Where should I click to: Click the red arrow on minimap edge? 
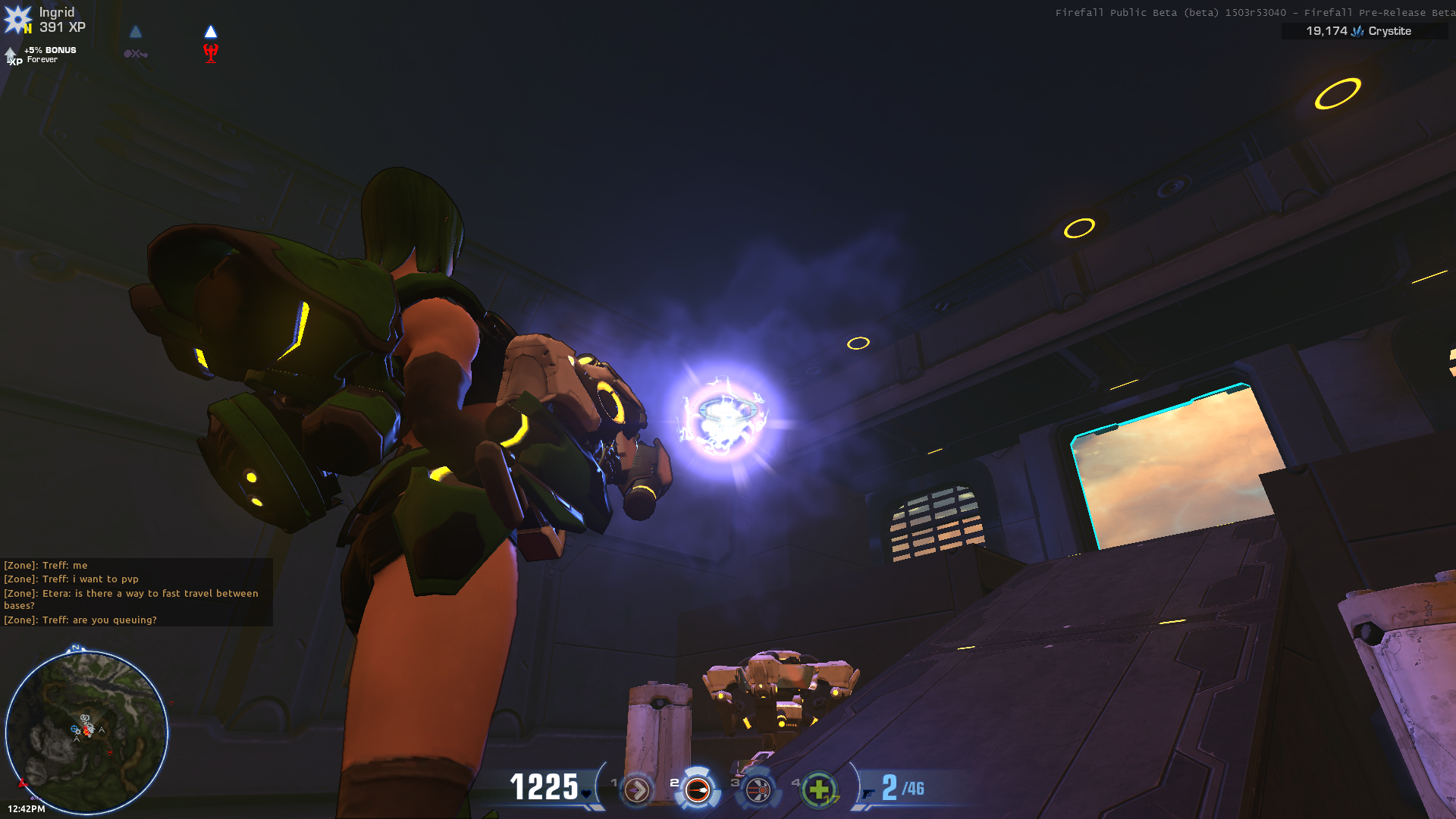pyautogui.click(x=23, y=783)
